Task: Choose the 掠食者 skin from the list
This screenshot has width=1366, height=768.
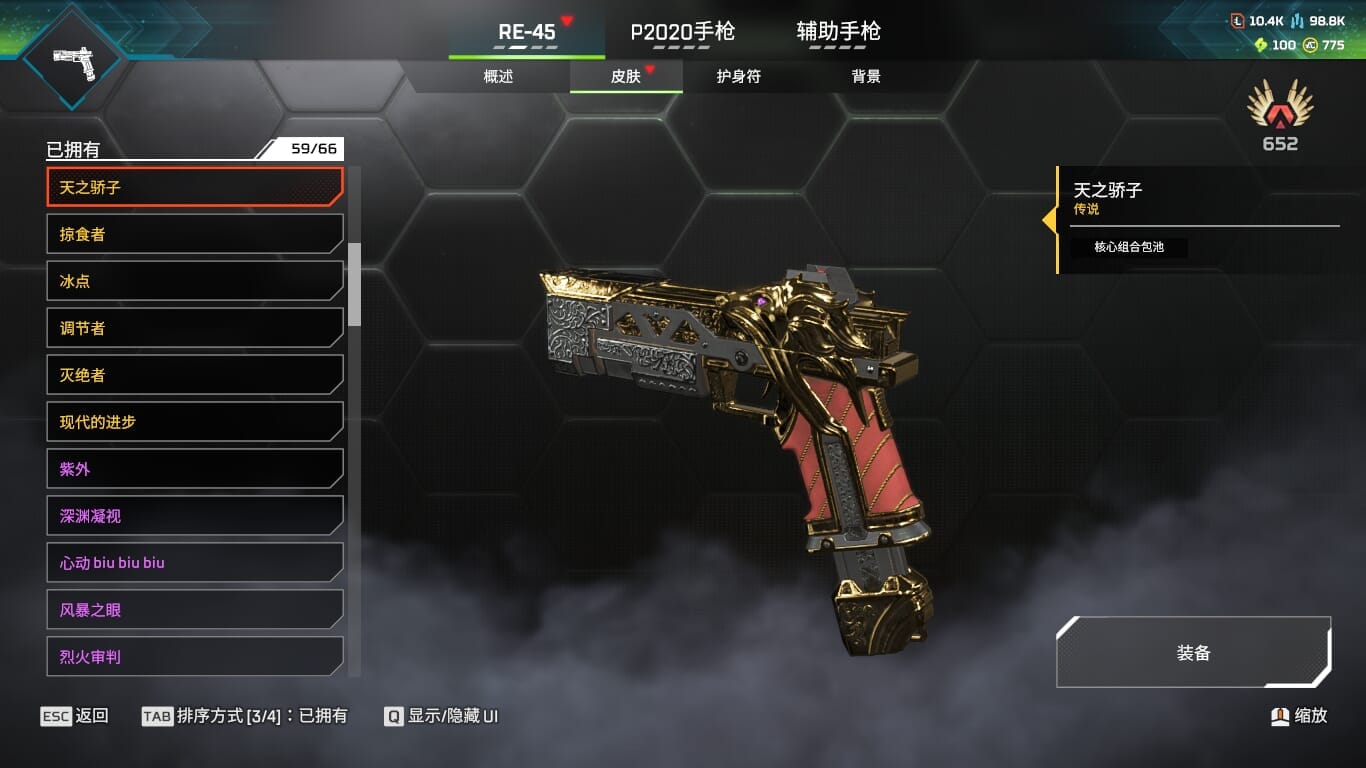Action: coord(195,234)
